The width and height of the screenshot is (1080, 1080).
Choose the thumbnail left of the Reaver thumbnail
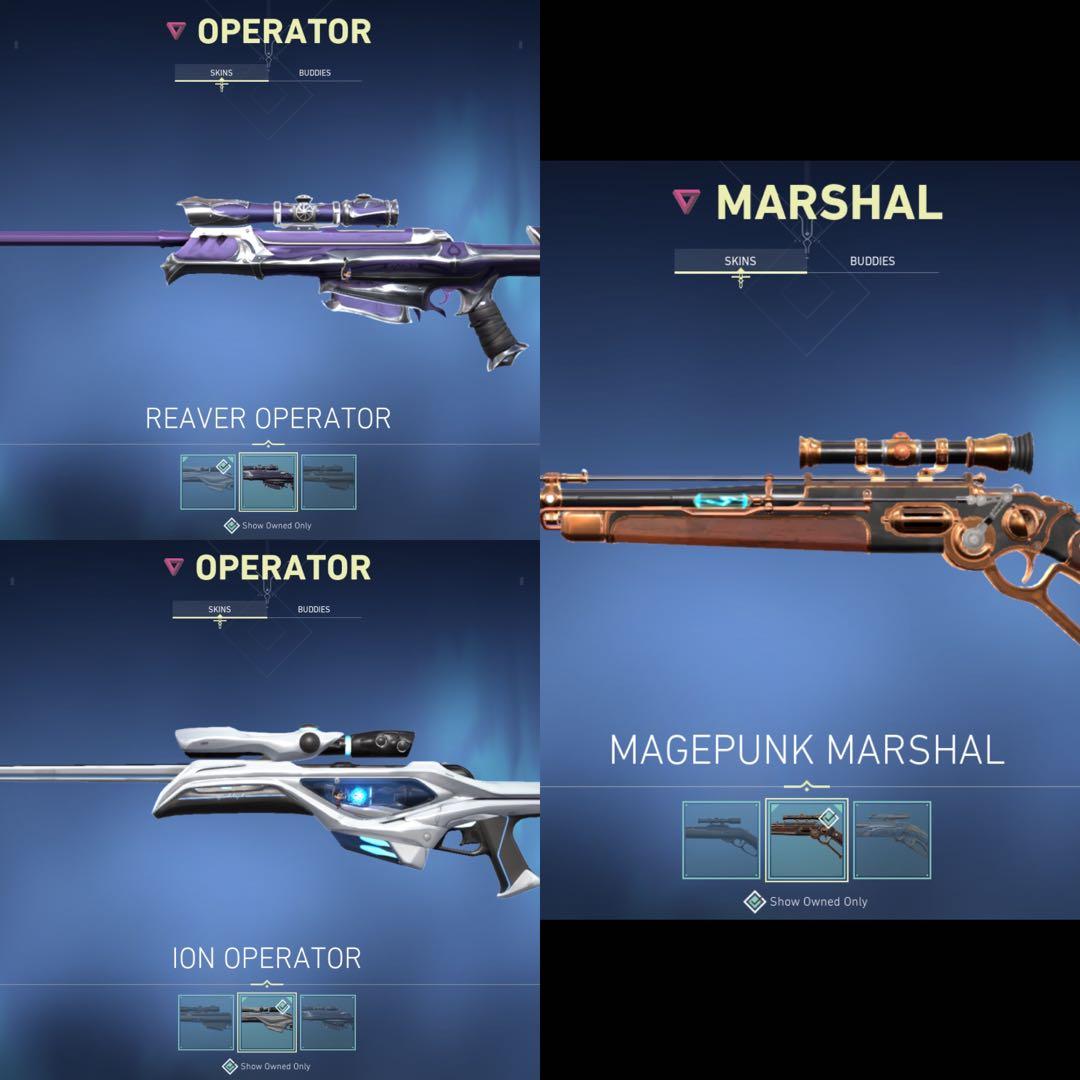pyautogui.click(x=208, y=482)
